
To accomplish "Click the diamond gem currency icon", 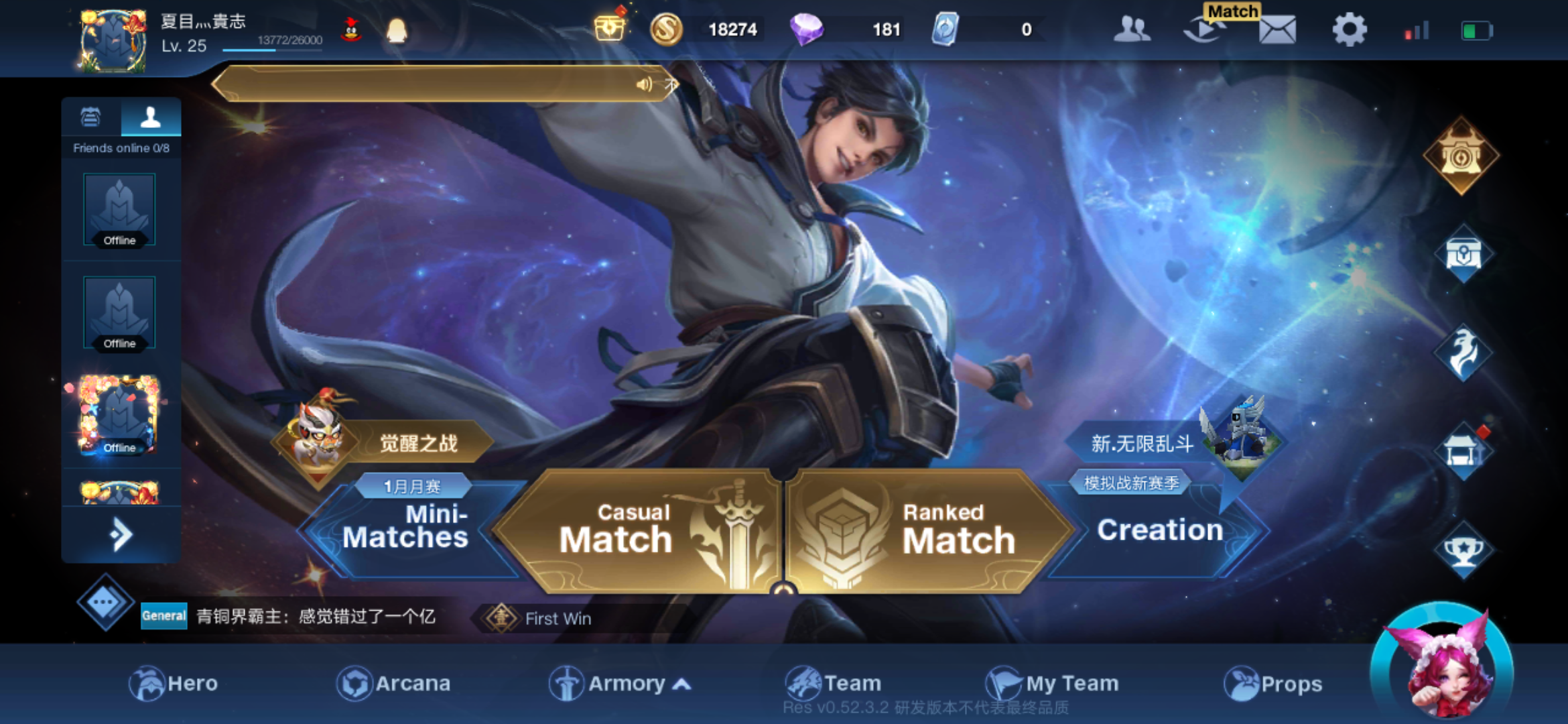I will [806, 29].
